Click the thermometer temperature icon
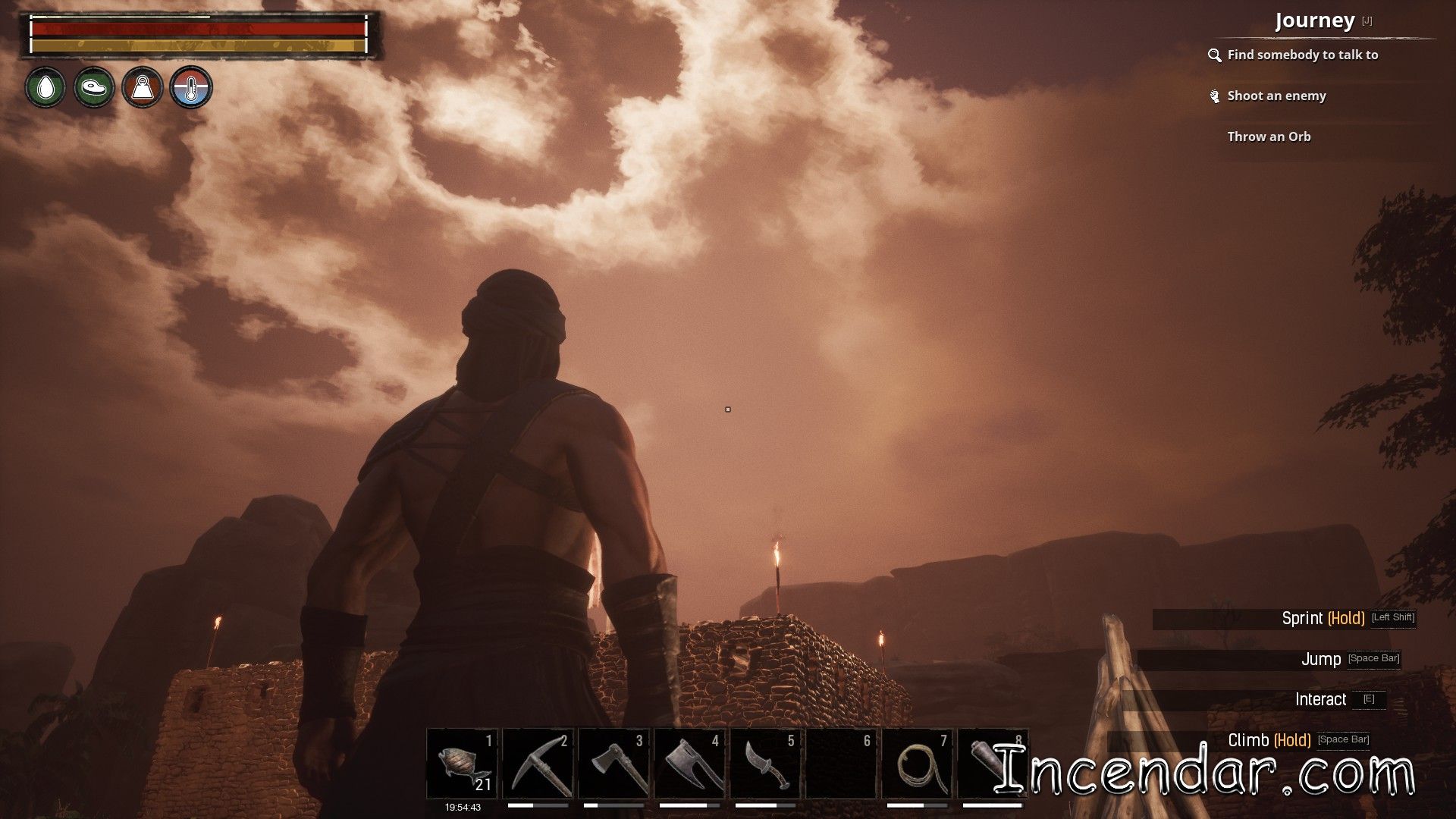The image size is (1456, 819). point(191,88)
